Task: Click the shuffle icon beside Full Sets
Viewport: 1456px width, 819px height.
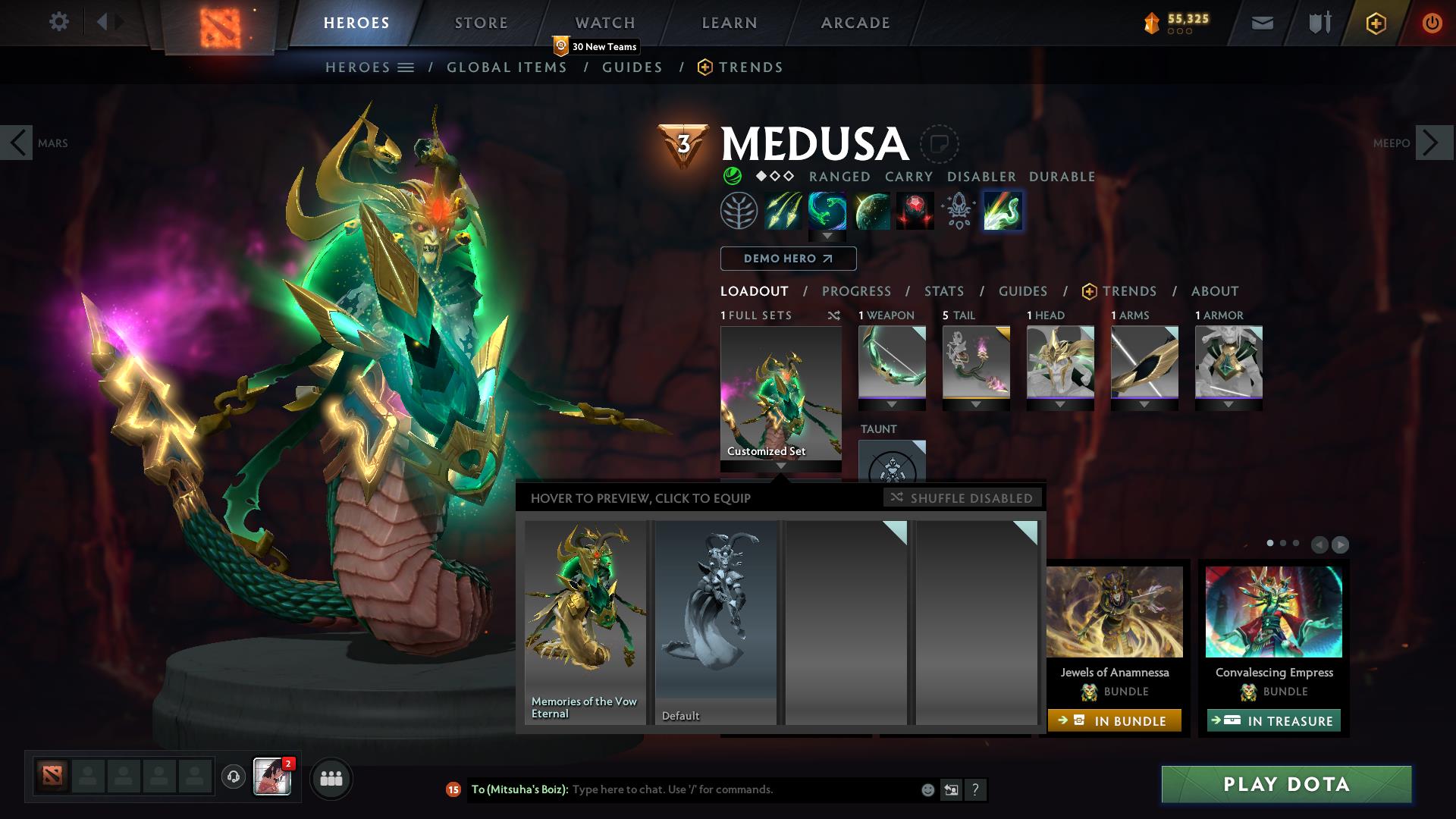Action: 834,315
